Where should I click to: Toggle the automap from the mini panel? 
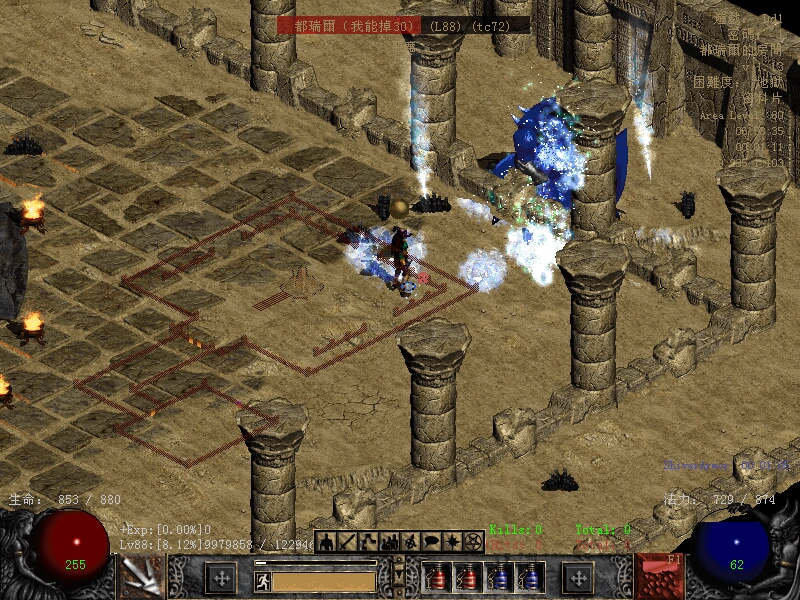coord(410,542)
